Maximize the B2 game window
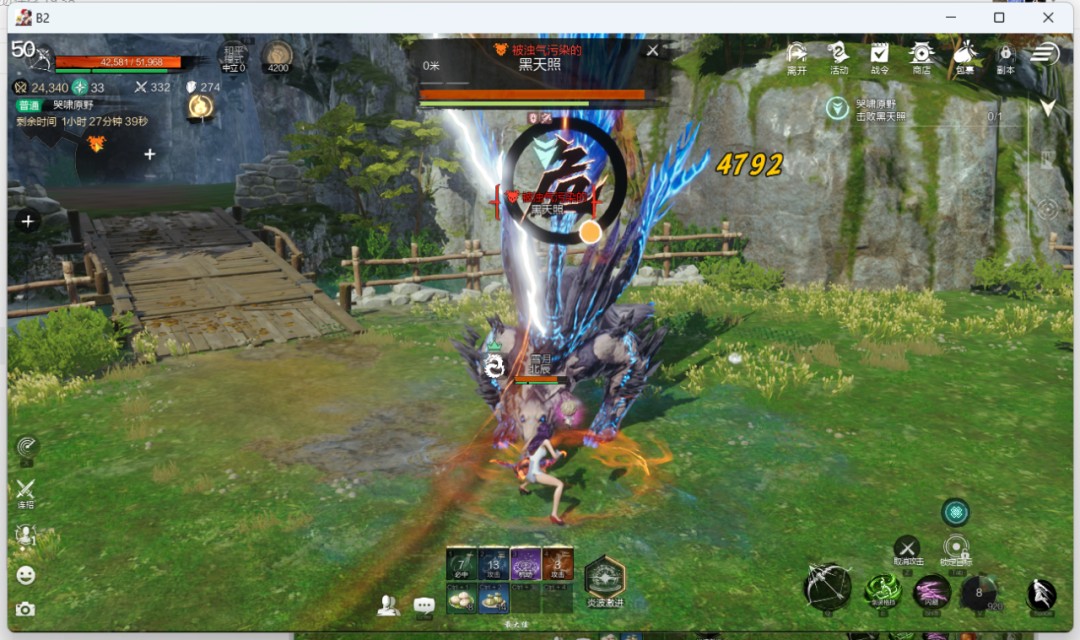 tap(999, 17)
